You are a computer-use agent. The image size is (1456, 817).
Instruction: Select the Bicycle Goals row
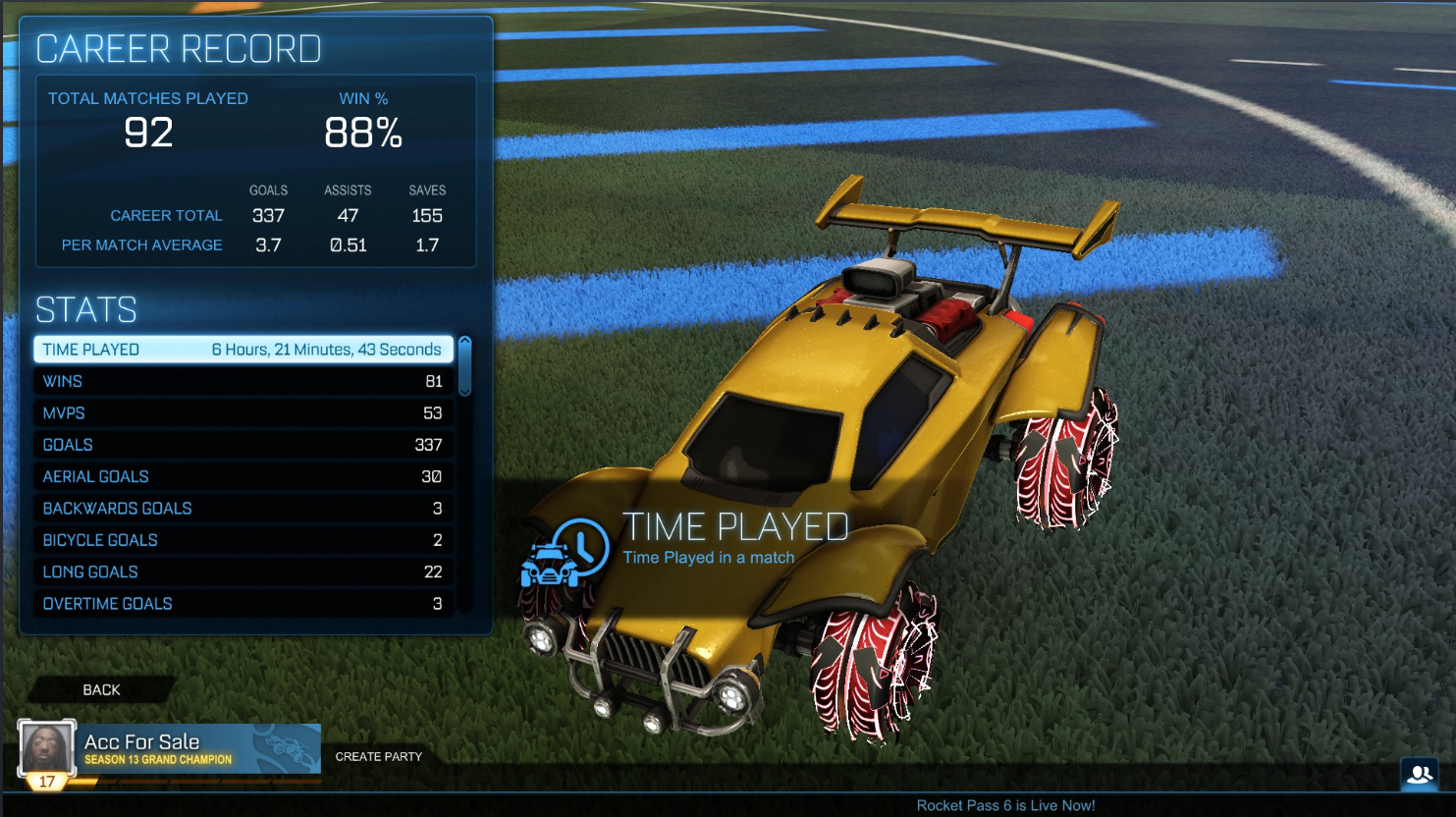click(243, 540)
